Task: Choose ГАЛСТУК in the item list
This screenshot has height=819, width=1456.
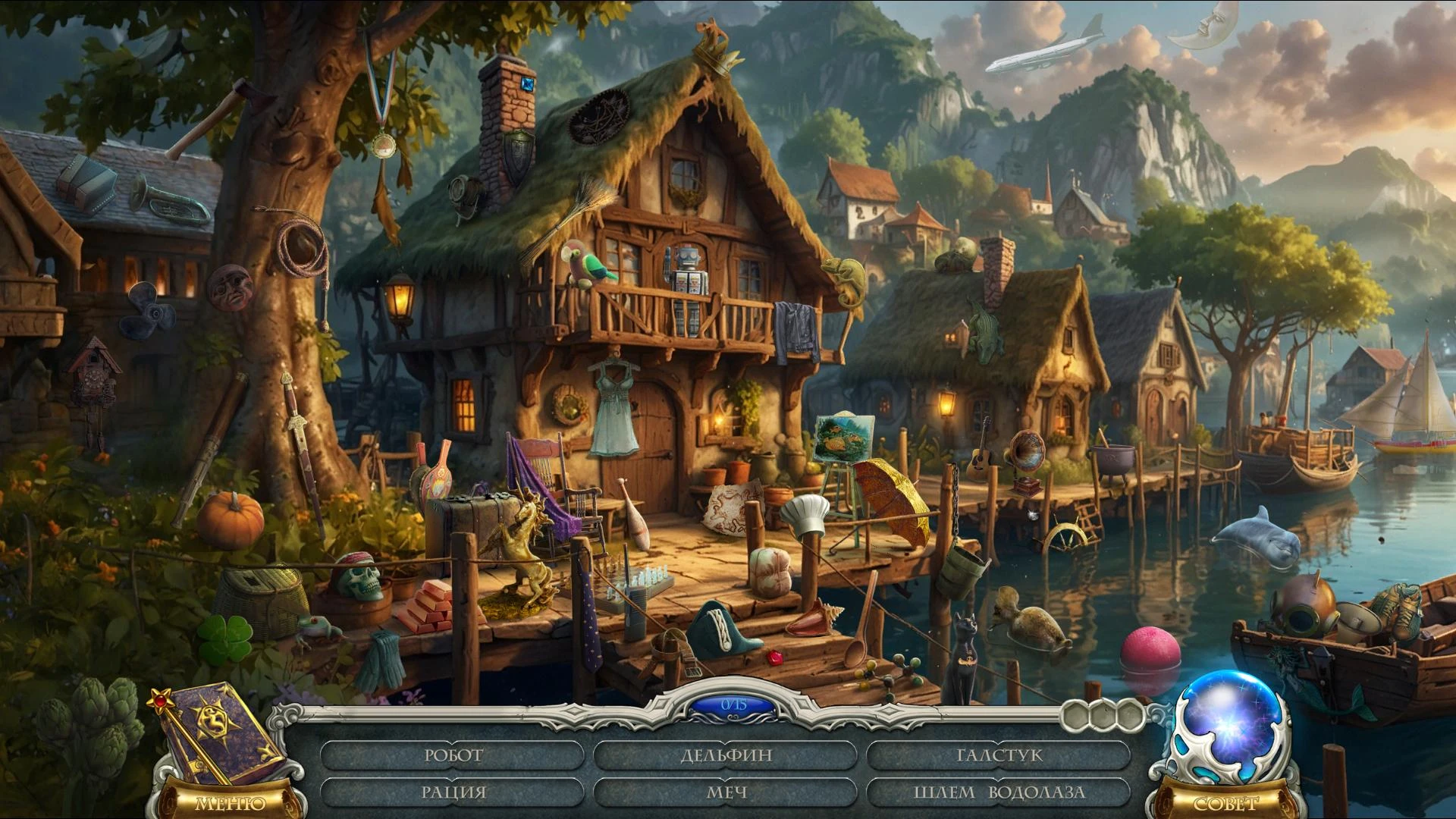Action: point(999,755)
